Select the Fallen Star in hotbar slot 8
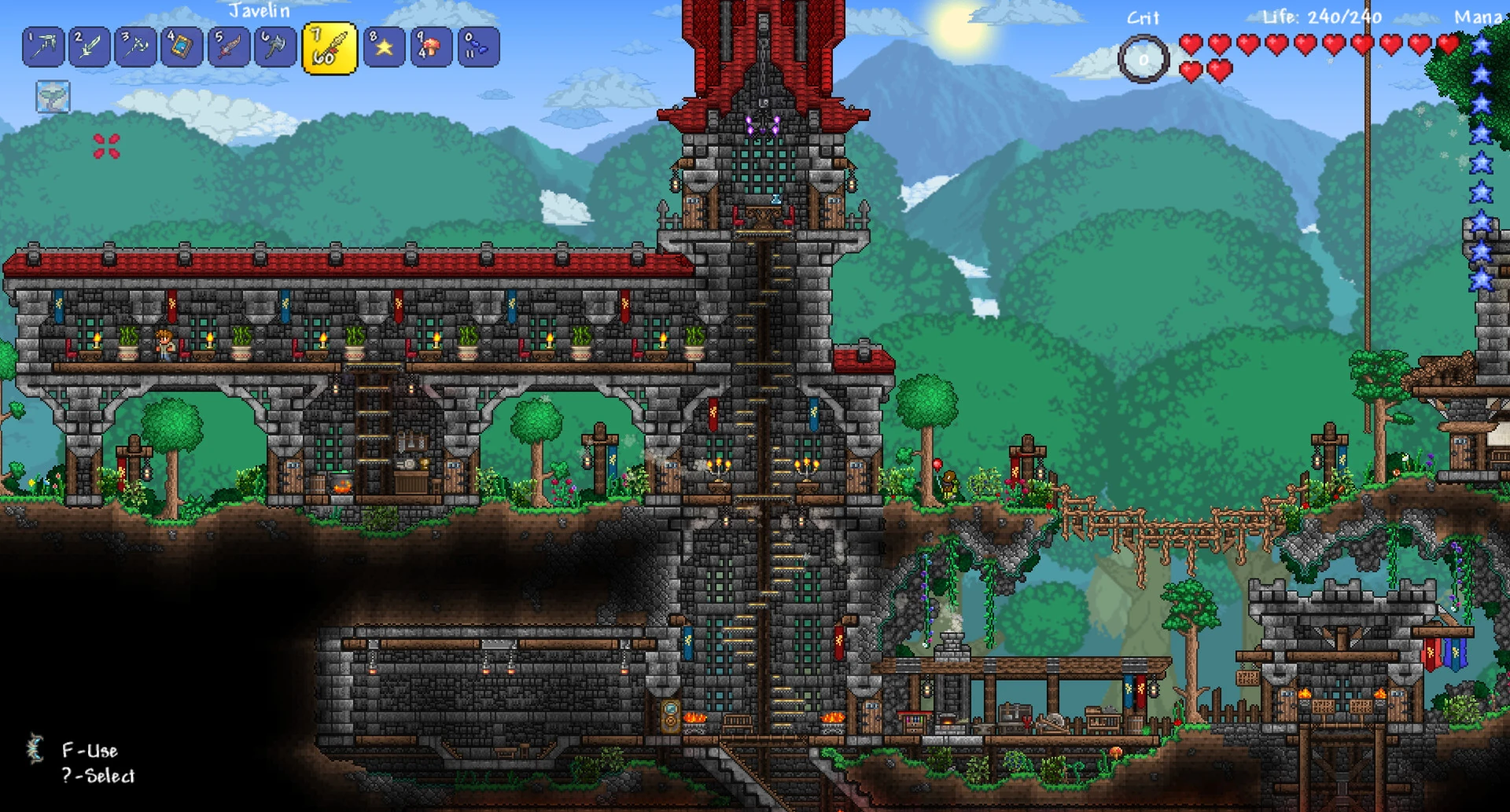Viewport: 1510px width, 812px height. [x=384, y=47]
